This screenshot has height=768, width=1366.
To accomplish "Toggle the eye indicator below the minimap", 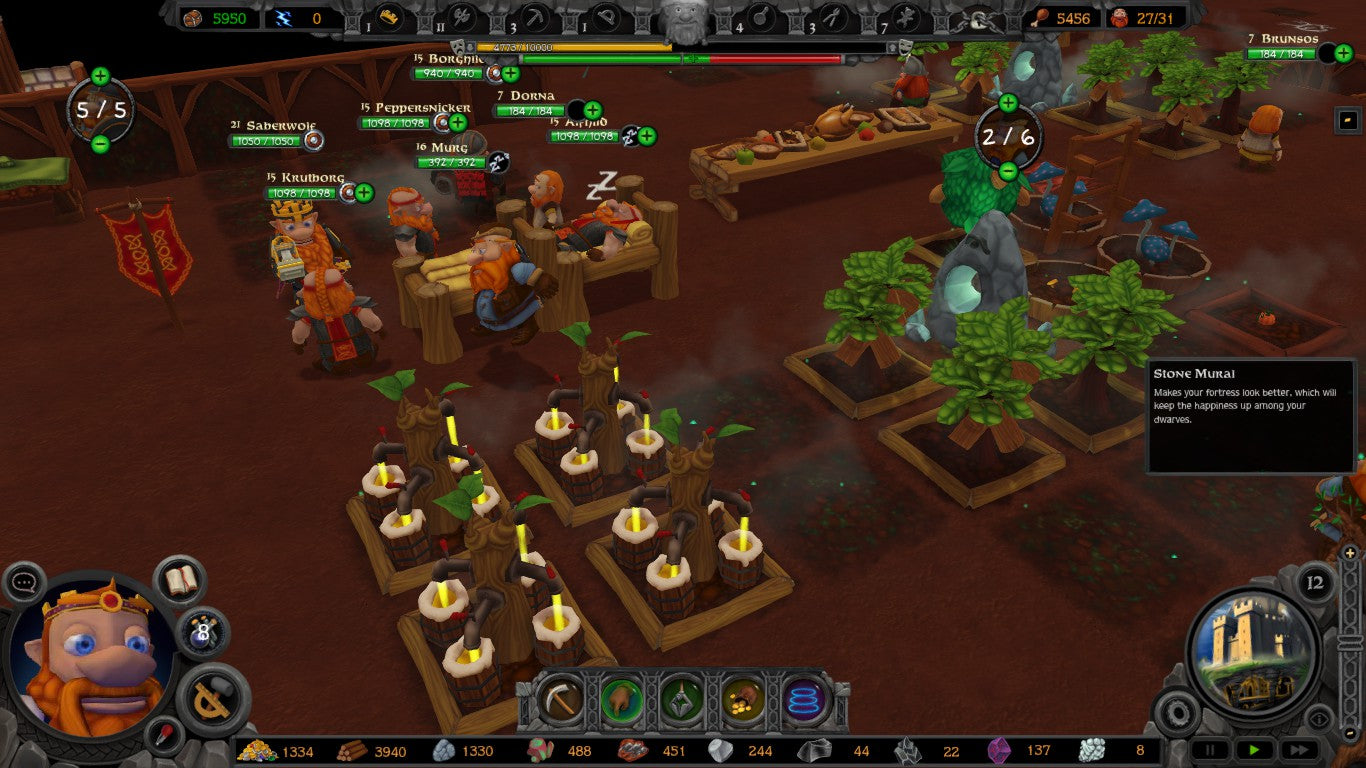I will 1320,718.
